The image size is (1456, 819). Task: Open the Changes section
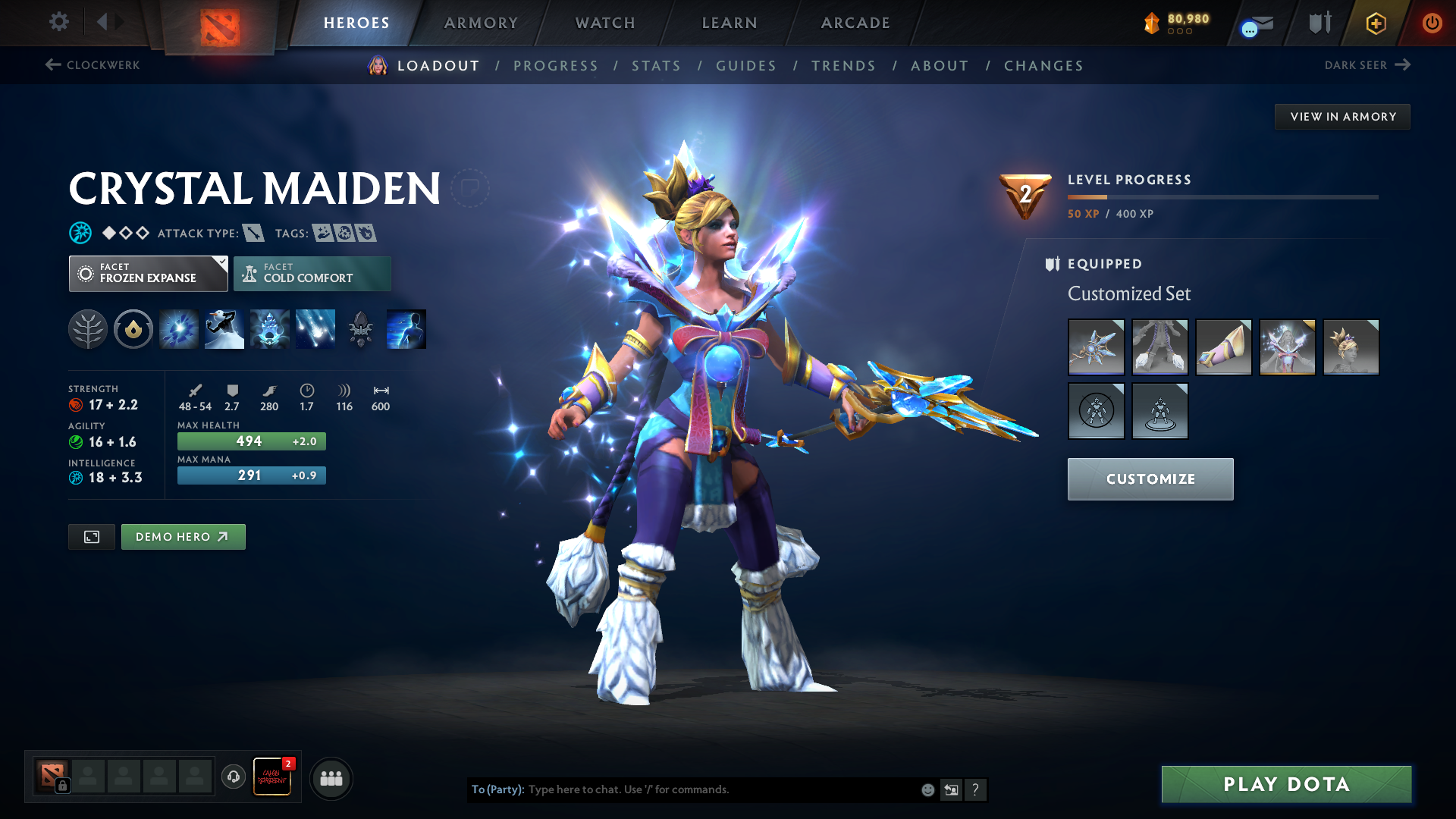click(1043, 66)
